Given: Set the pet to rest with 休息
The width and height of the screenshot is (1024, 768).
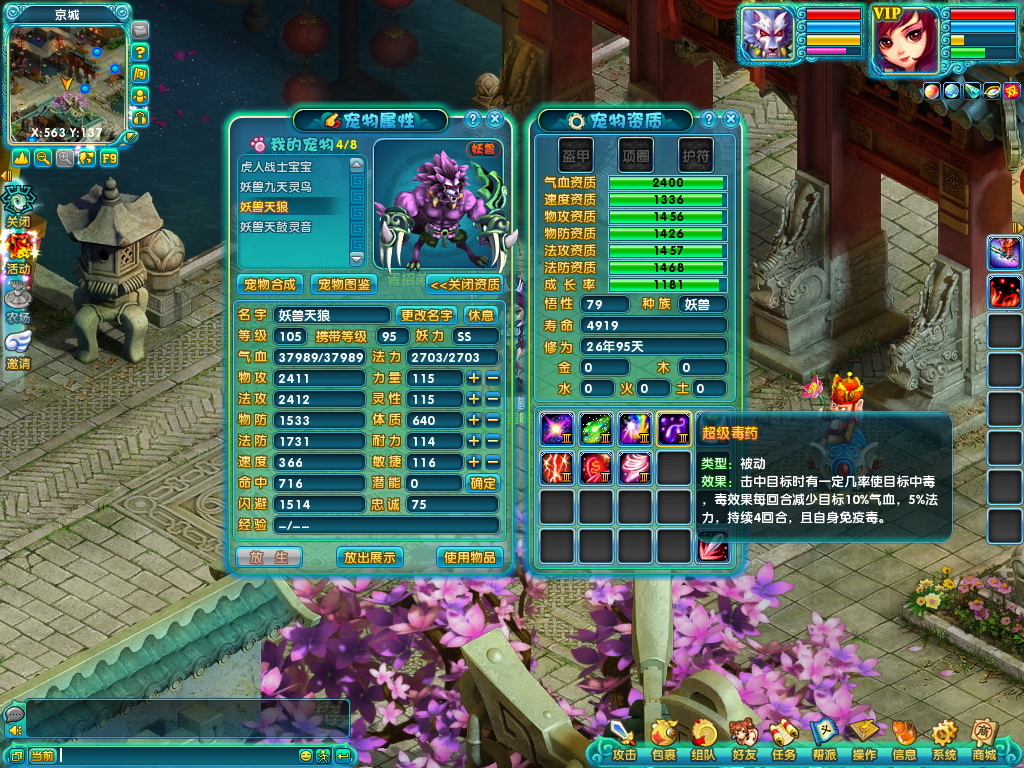Looking at the screenshot, I should pyautogui.click(x=481, y=315).
